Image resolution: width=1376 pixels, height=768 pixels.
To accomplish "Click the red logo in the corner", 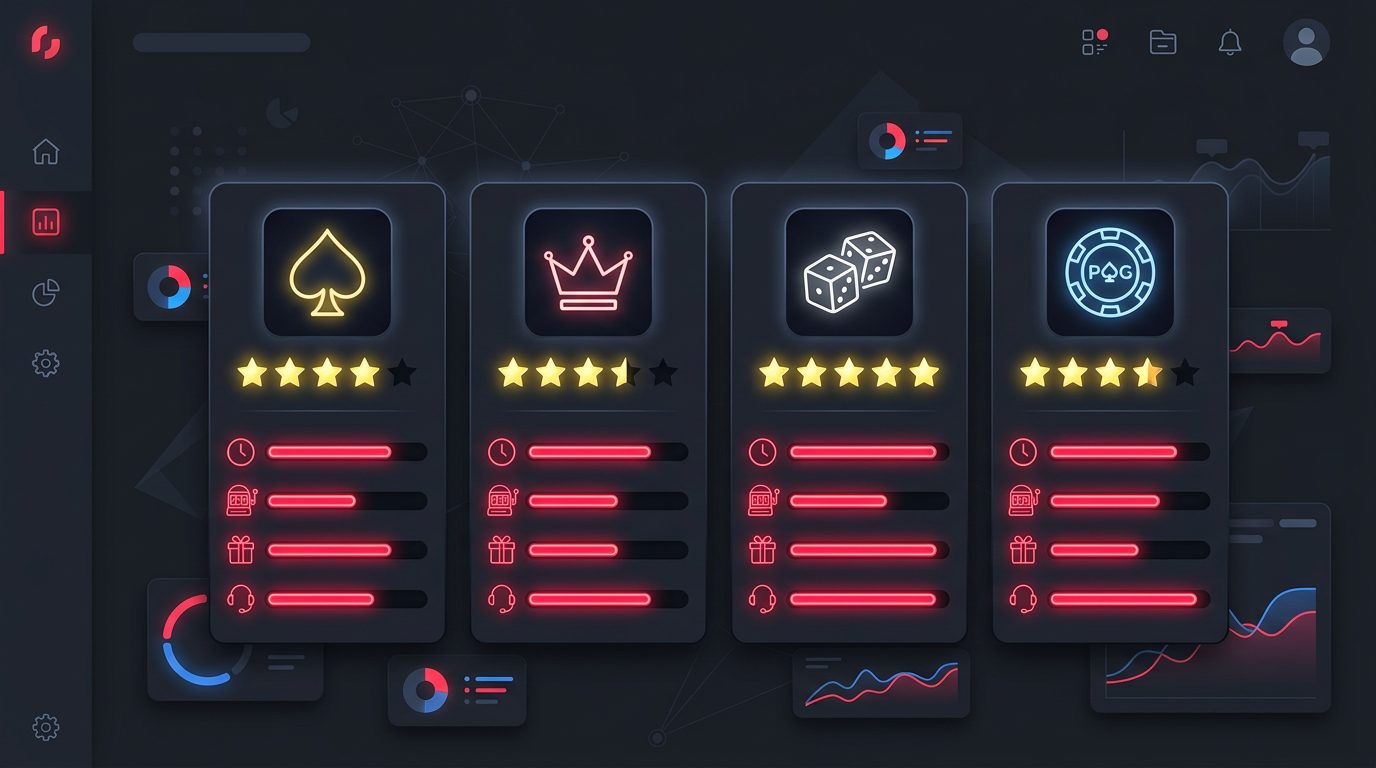I will pos(46,42).
